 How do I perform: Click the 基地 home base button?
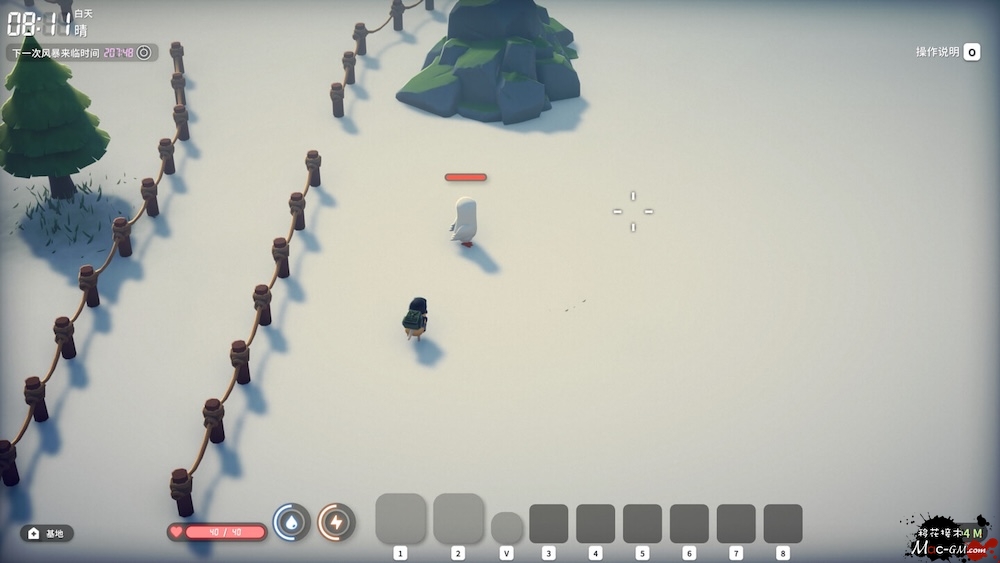(47, 533)
